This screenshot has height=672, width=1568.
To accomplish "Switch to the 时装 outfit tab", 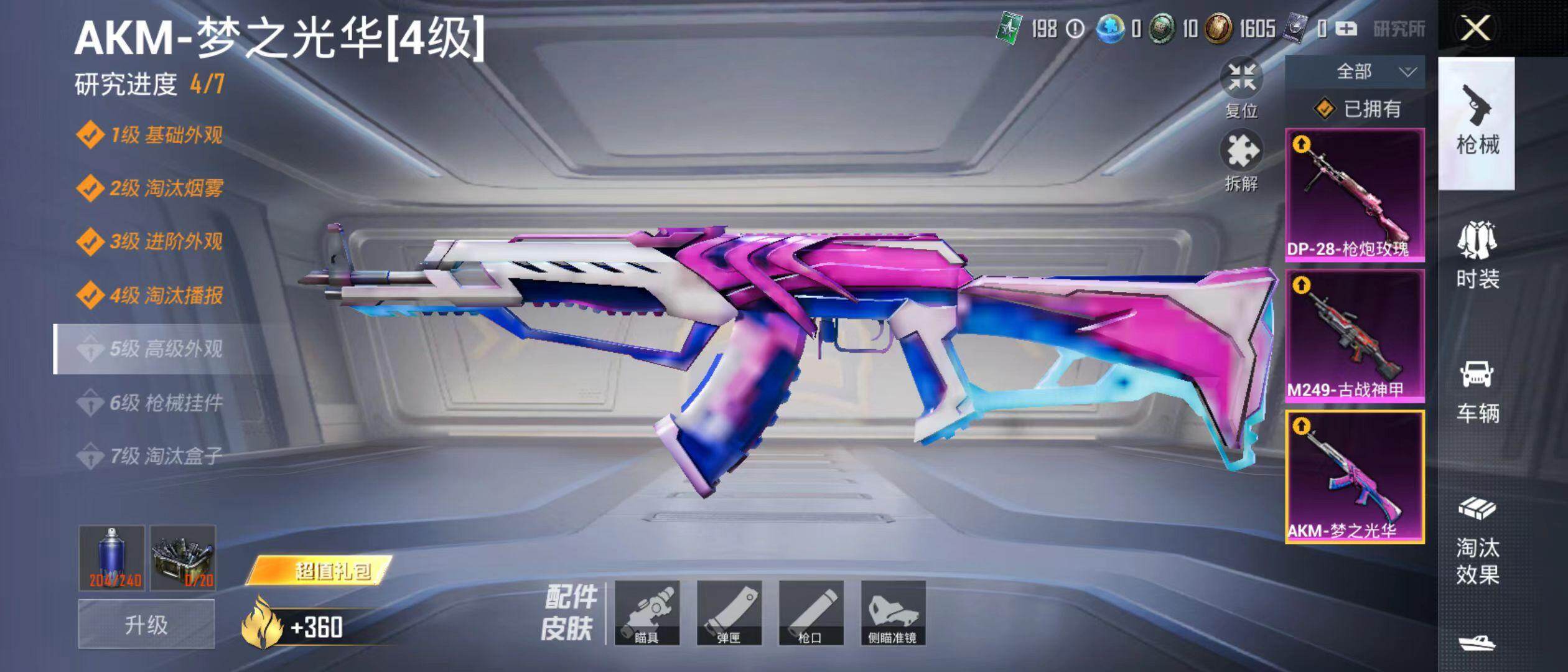I will (x=1477, y=255).
